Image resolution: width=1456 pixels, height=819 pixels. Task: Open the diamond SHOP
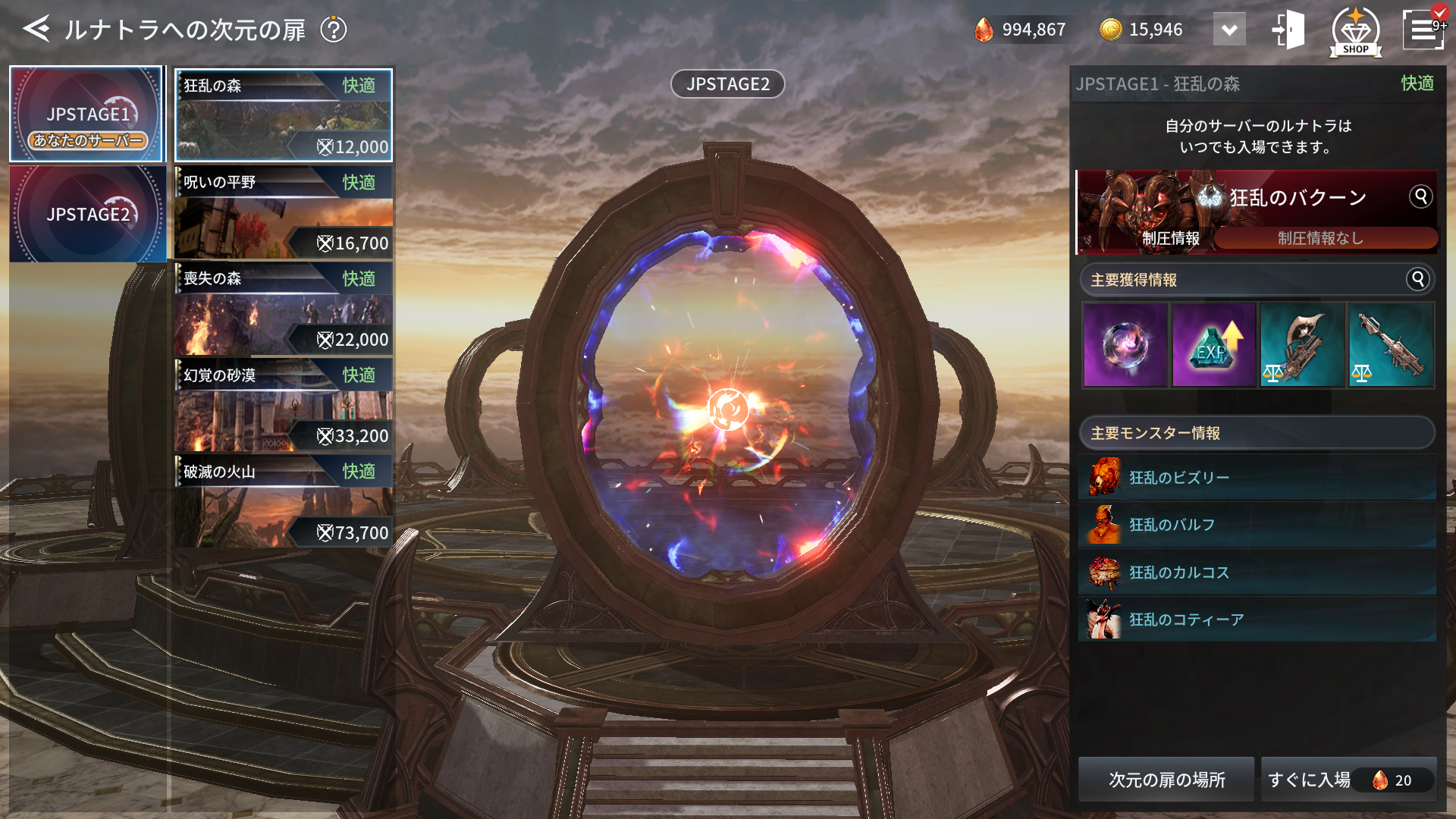1355,32
